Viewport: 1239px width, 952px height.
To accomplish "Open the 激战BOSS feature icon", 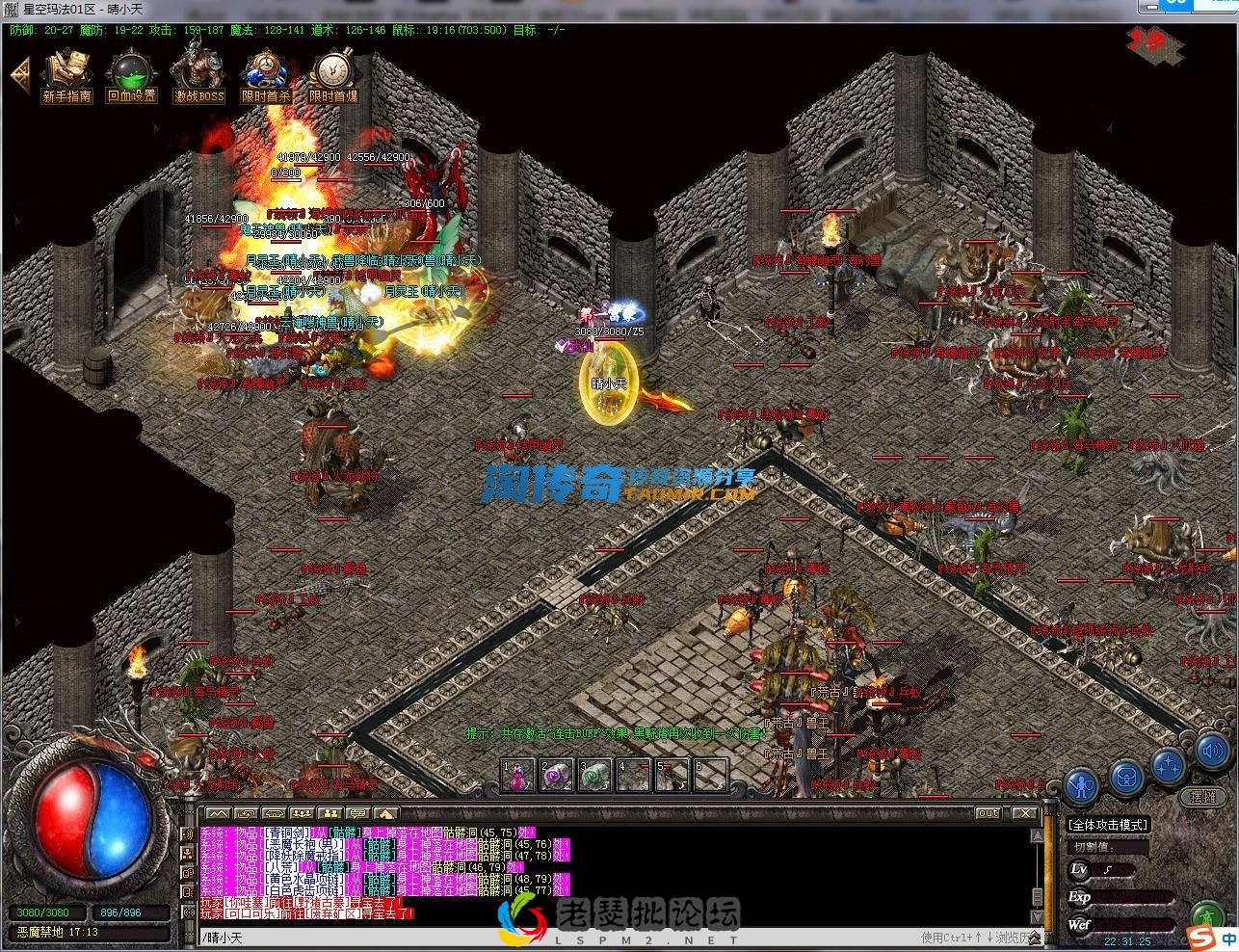I will [x=198, y=72].
